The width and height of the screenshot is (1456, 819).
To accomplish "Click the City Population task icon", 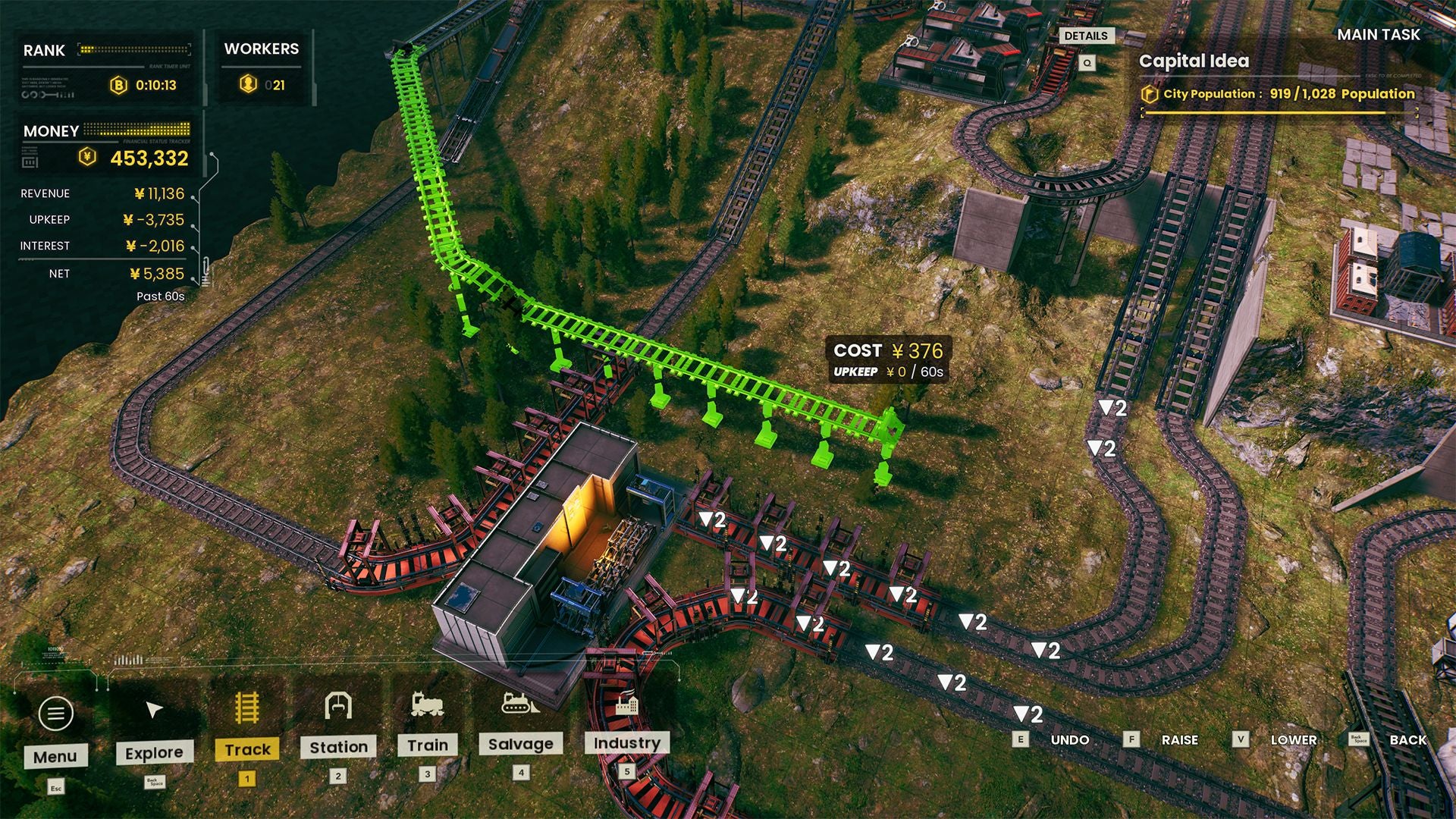I will click(1150, 94).
